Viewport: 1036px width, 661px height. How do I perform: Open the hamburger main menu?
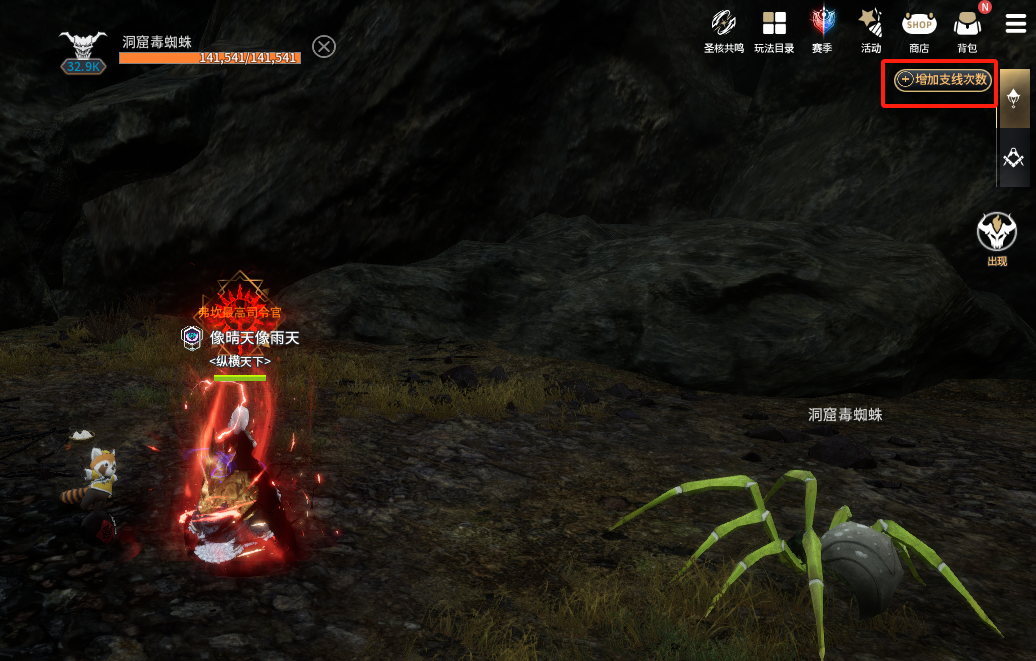coord(1016,24)
